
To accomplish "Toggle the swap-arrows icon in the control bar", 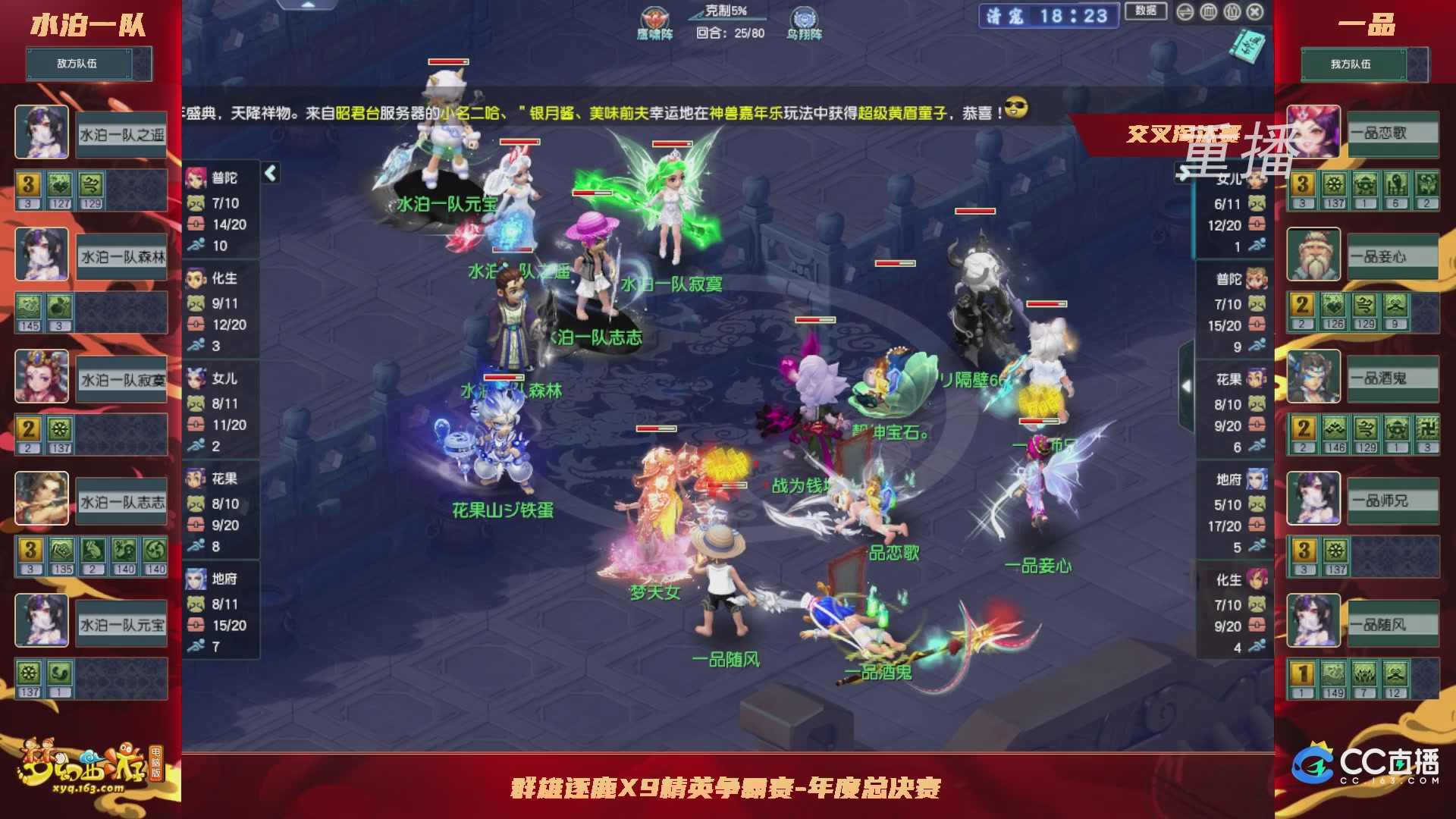I will click(1185, 12).
